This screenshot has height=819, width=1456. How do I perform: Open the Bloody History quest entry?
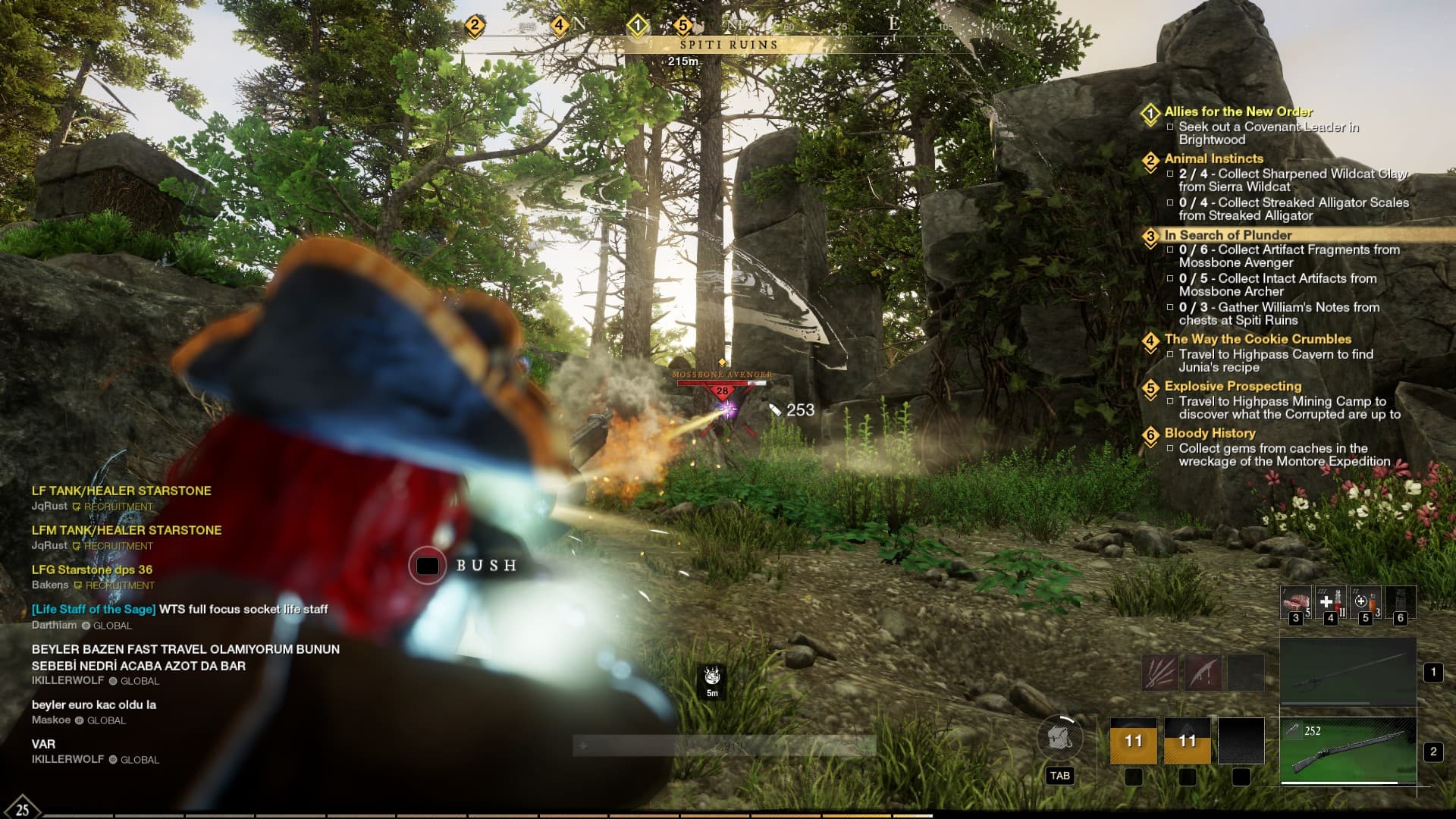pos(1210,433)
